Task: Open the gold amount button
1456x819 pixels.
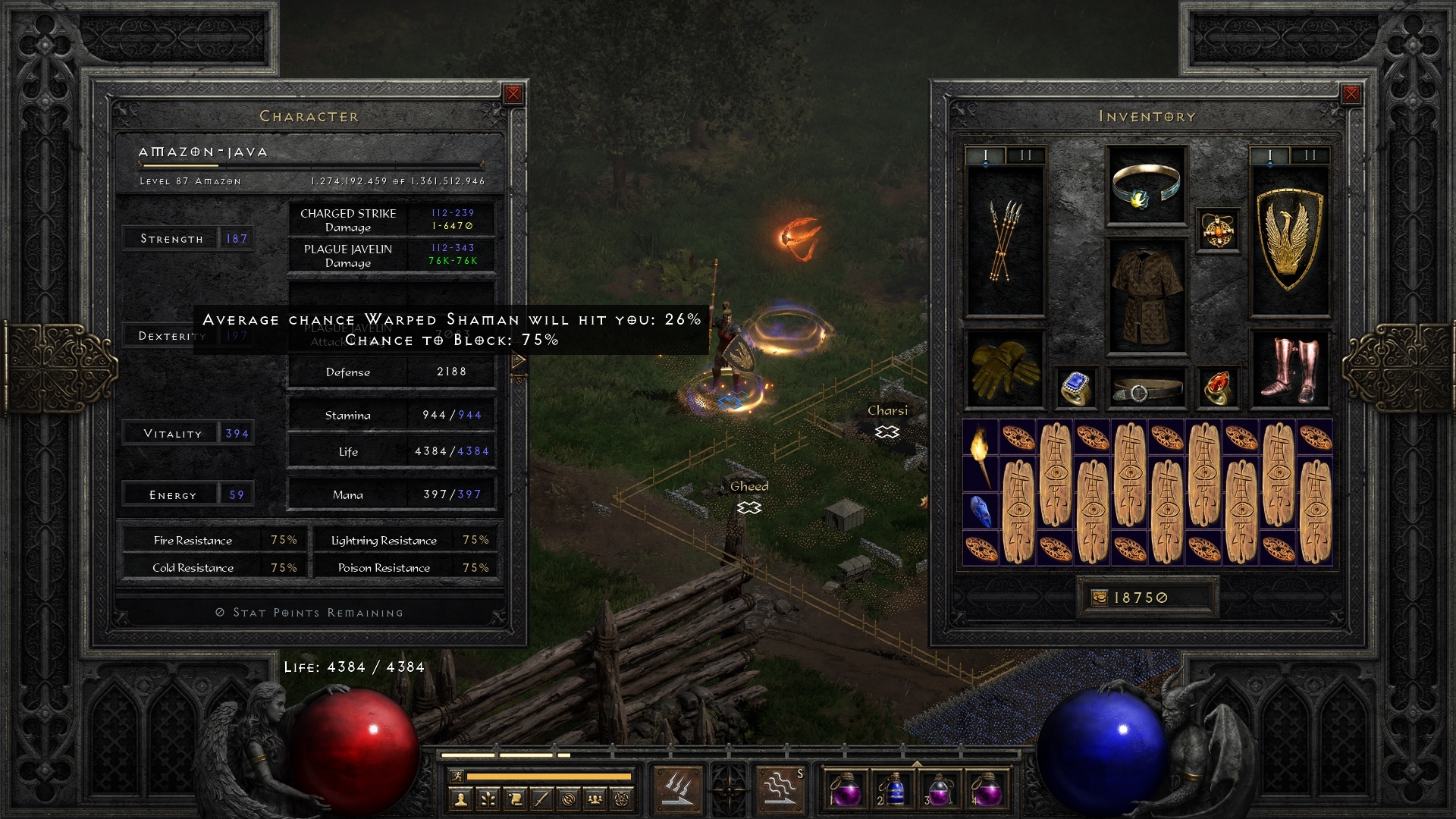Action: coord(1146,598)
